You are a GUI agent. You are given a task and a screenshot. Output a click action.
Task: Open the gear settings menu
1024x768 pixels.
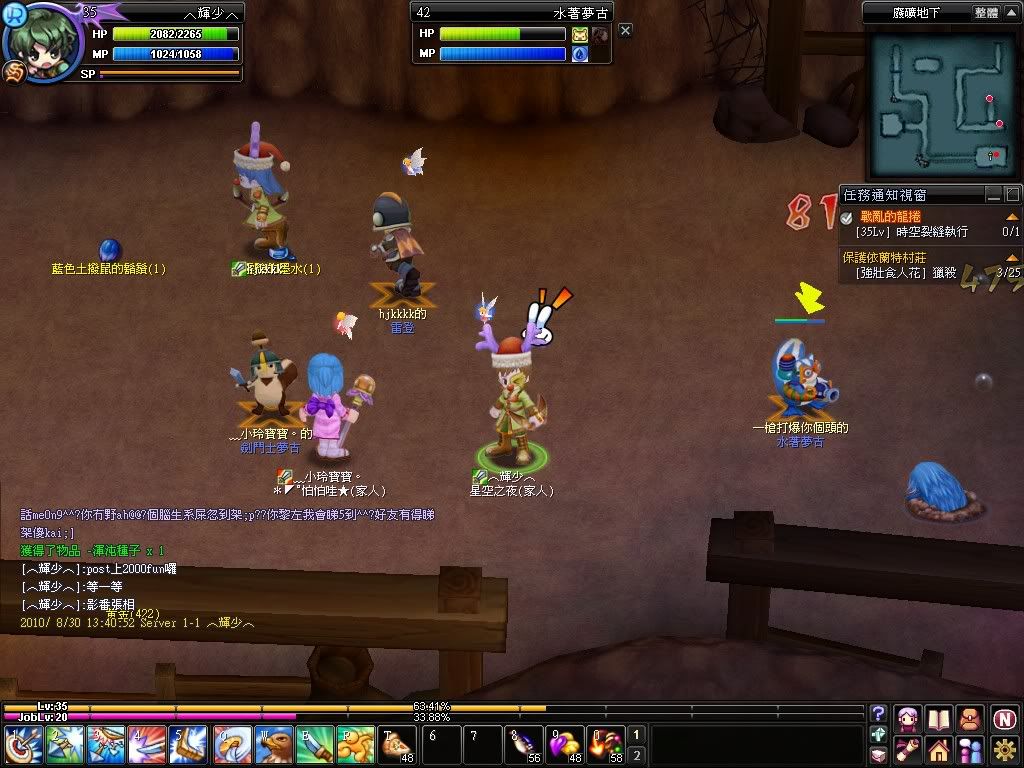pos(1005,749)
